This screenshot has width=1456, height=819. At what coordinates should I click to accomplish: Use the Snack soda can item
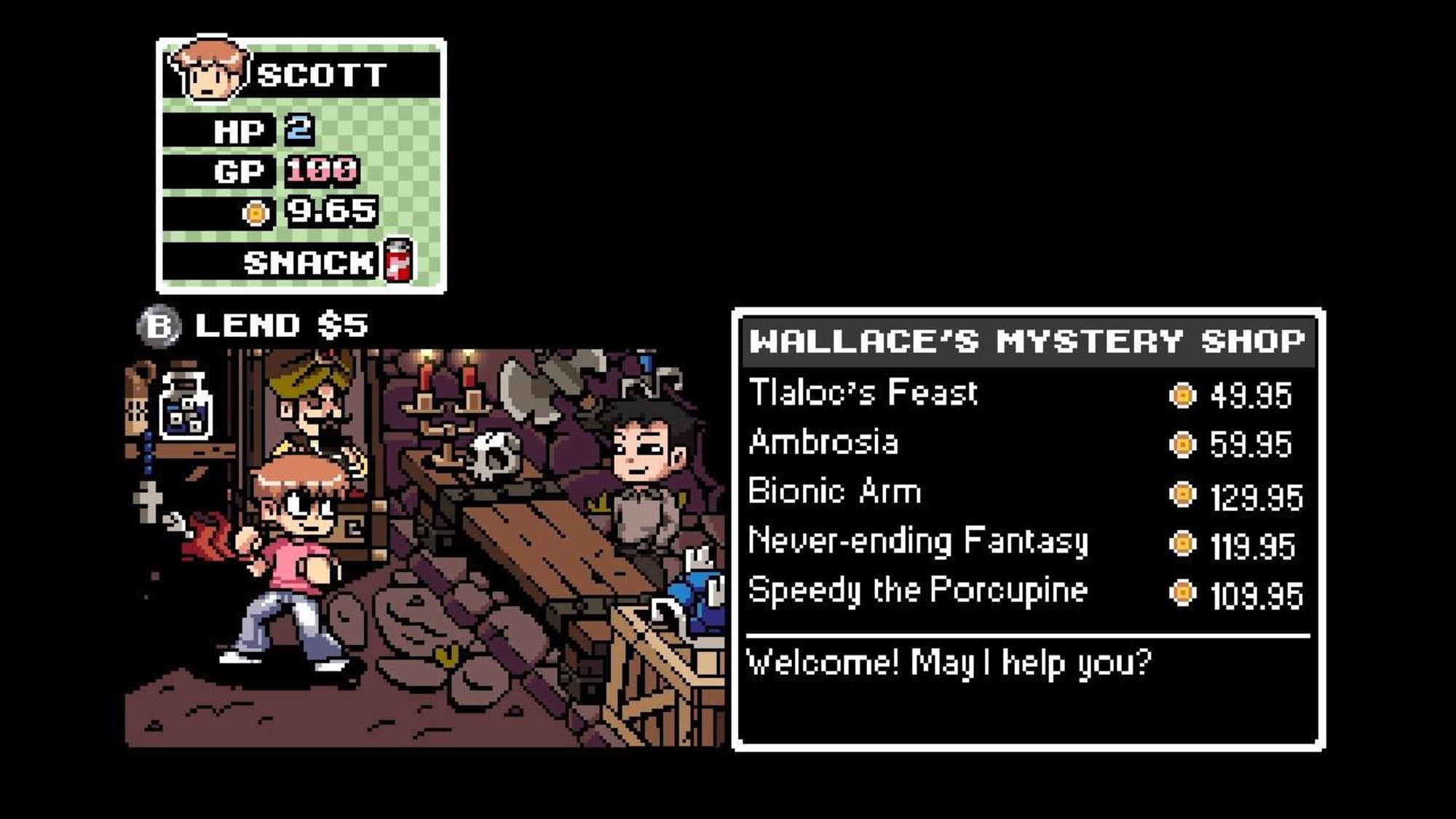(398, 260)
